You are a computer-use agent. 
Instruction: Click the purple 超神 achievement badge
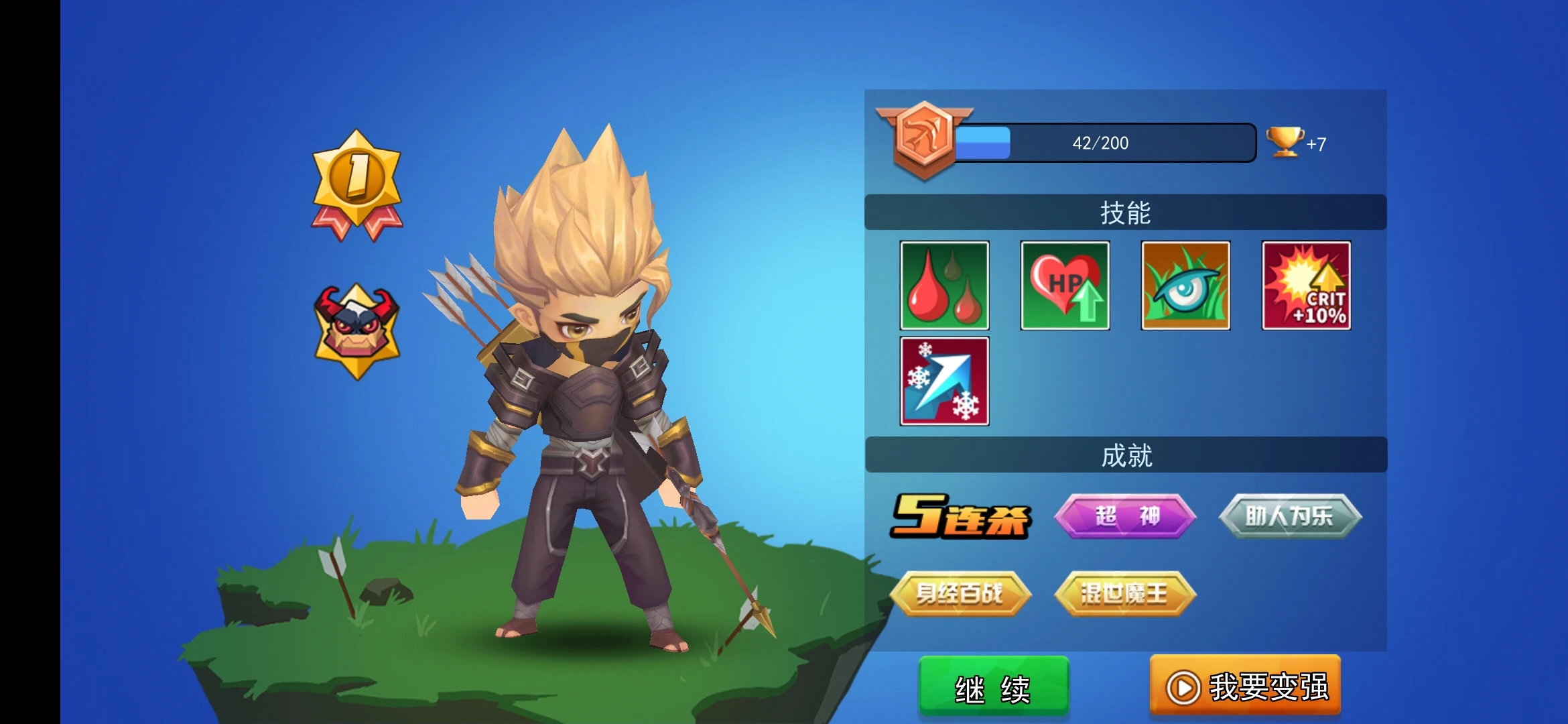click(x=1125, y=516)
